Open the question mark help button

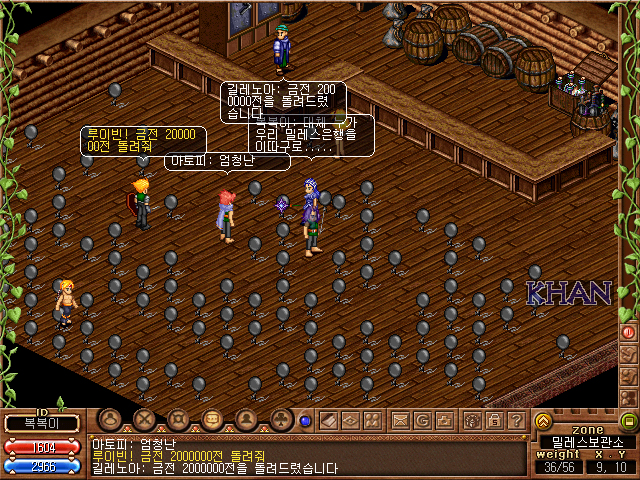pyautogui.click(x=516, y=420)
